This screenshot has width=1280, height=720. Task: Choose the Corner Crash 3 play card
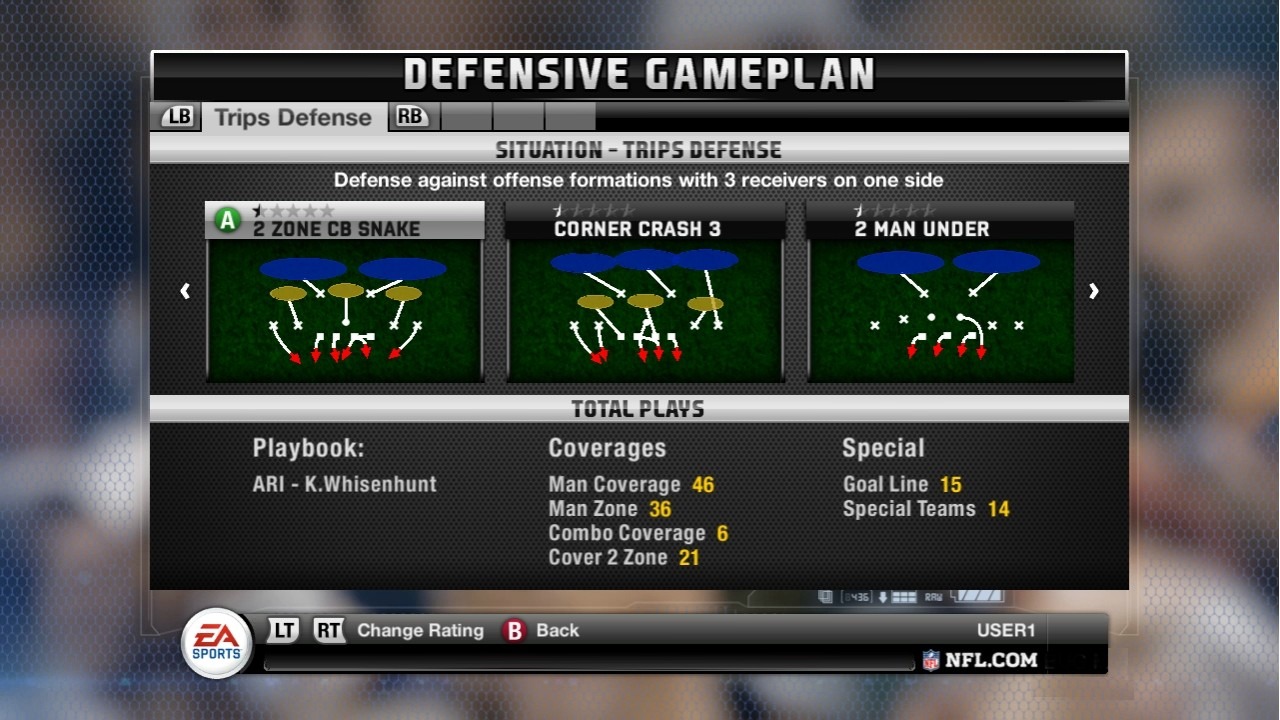point(645,300)
